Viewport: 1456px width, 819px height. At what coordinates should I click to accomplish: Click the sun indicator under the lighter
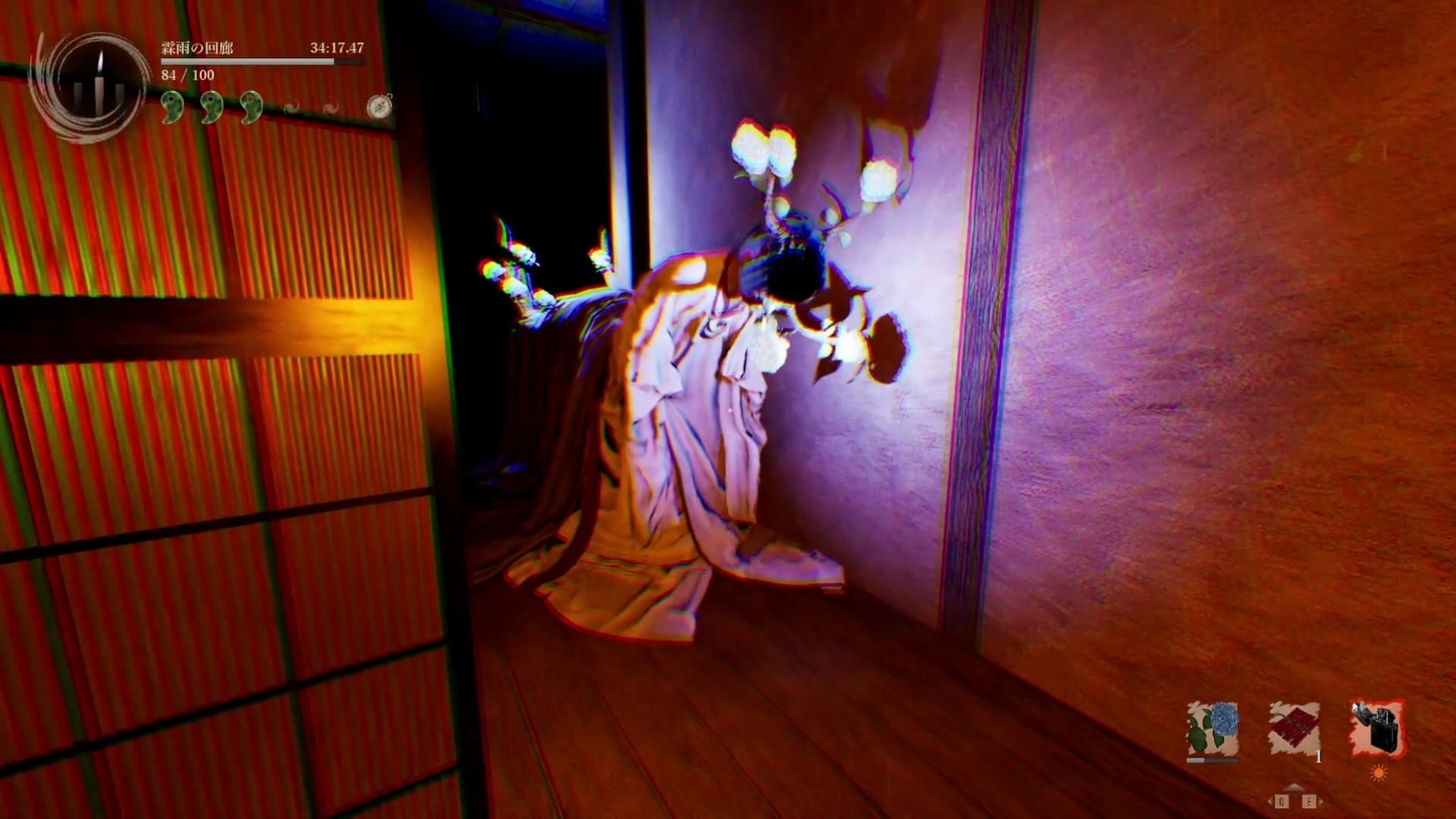click(x=1379, y=773)
